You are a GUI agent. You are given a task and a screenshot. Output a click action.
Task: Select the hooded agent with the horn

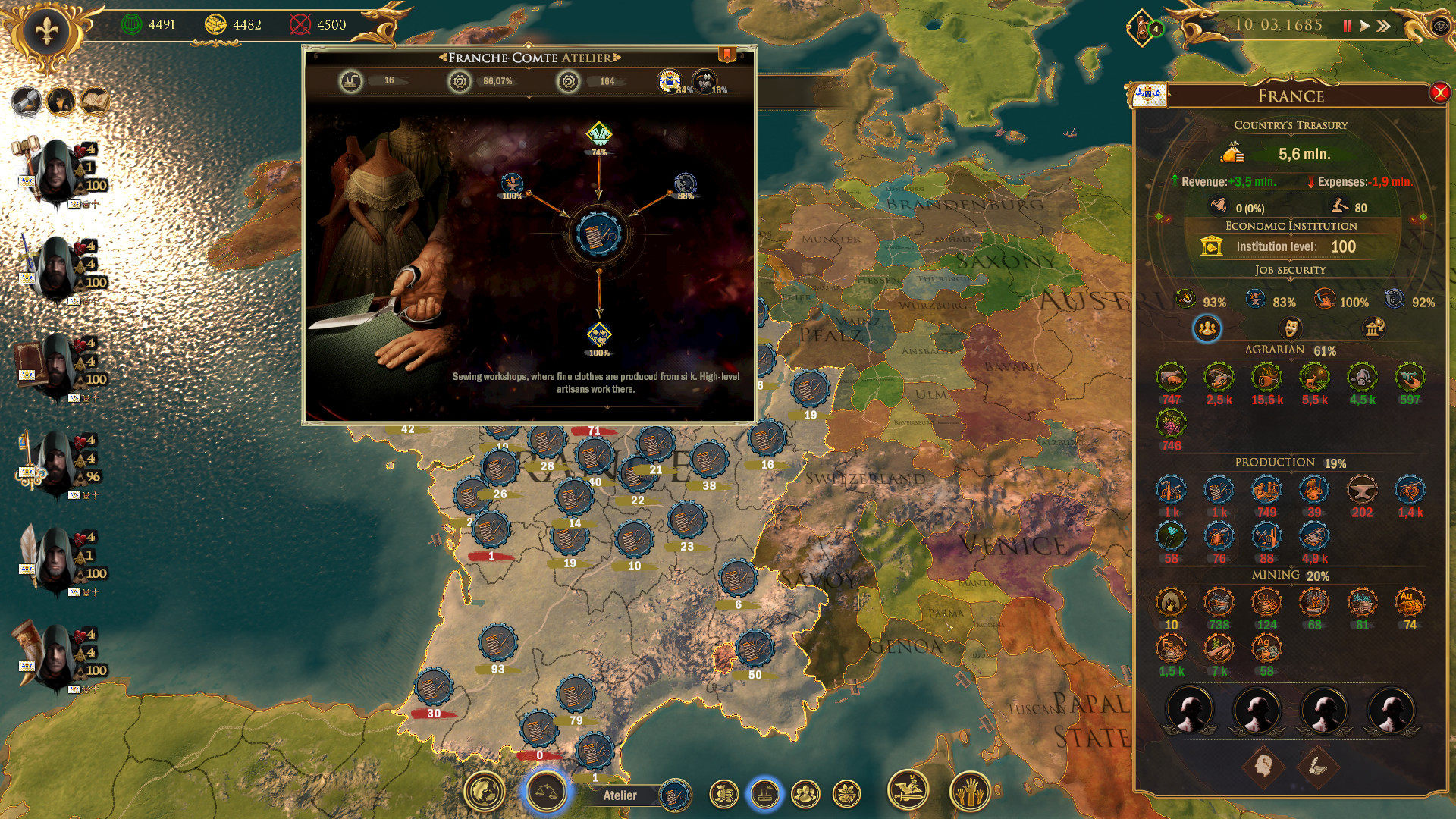(55, 656)
